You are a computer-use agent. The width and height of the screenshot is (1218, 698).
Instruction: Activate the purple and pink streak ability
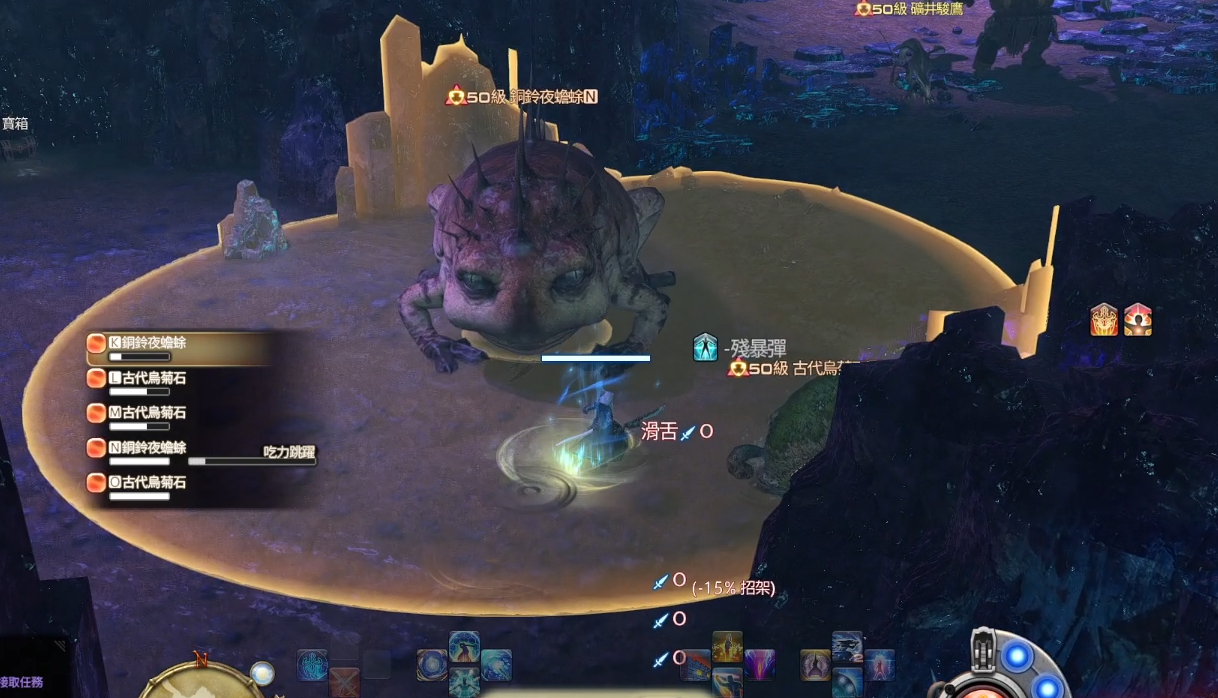[x=759, y=664]
